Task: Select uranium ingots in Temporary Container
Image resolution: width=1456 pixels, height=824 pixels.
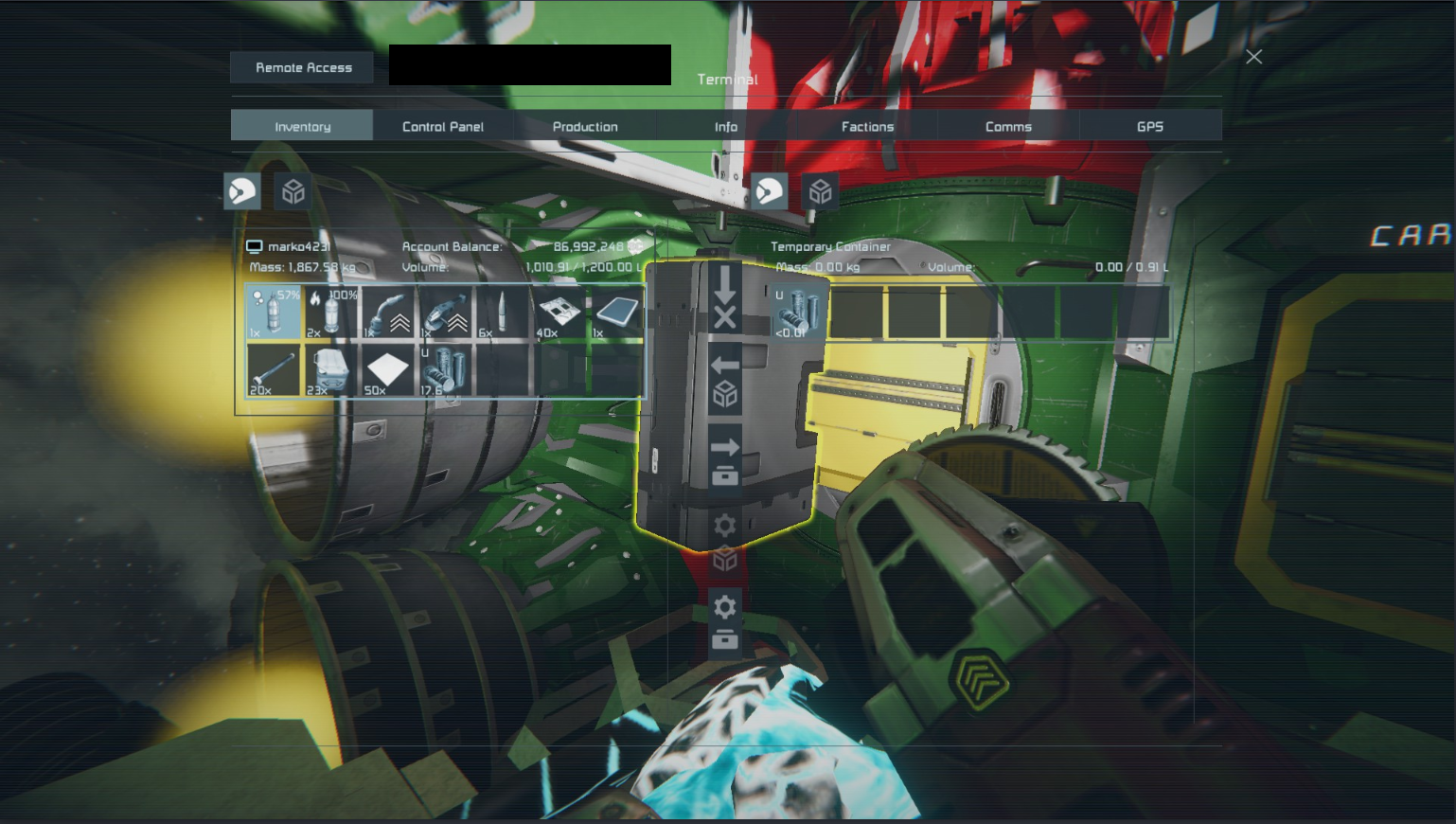Action: (x=800, y=313)
